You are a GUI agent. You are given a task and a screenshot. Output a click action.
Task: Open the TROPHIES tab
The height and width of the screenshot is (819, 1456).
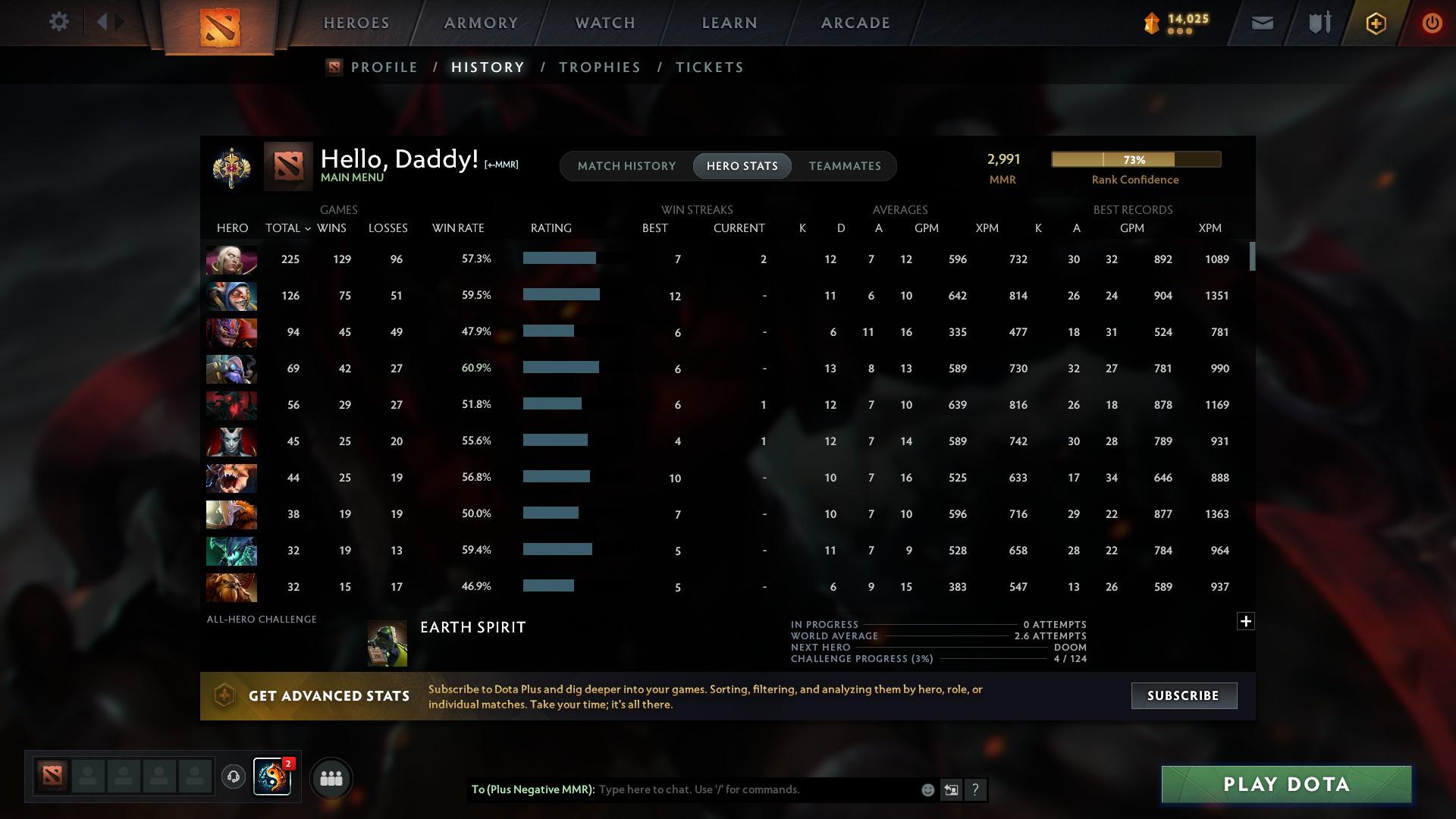pos(599,67)
